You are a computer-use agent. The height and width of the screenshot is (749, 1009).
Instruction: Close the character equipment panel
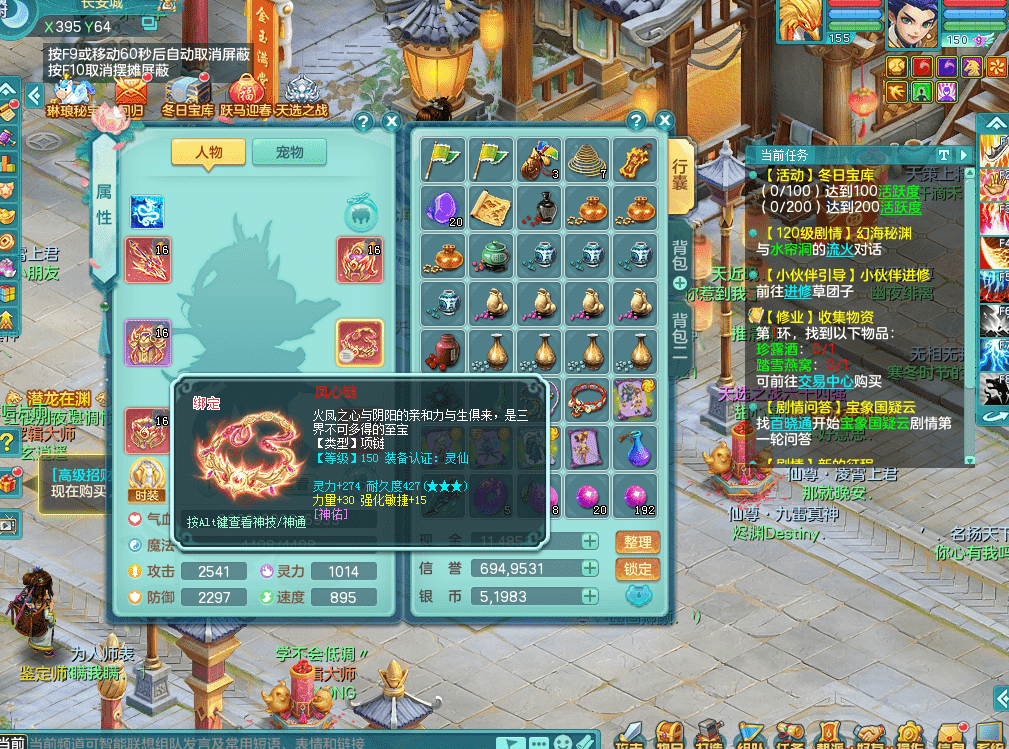pos(391,122)
